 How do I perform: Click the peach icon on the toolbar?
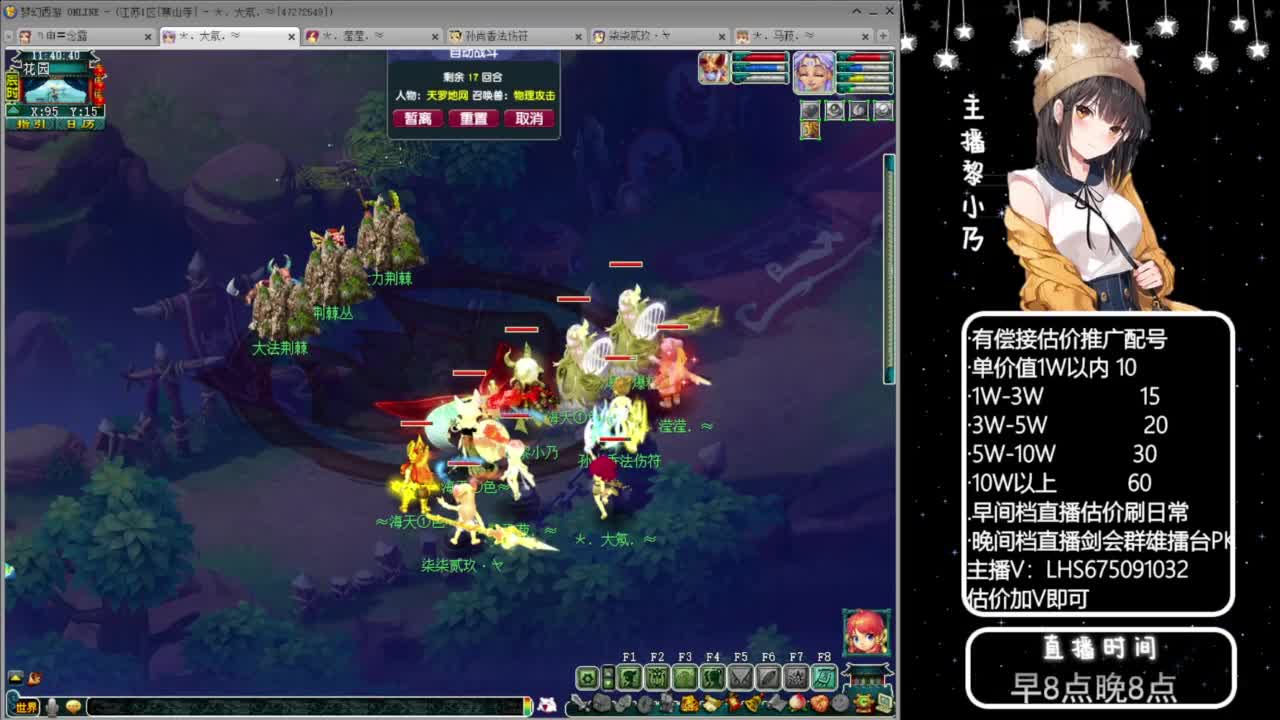(796, 703)
